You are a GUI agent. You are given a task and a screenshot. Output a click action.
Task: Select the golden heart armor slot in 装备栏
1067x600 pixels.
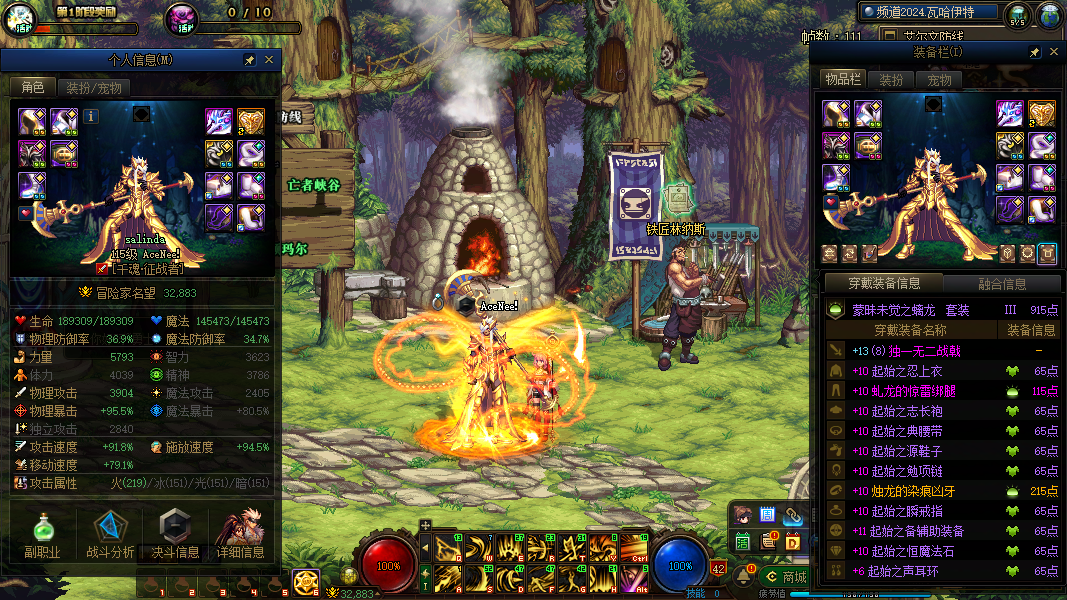coord(1042,114)
